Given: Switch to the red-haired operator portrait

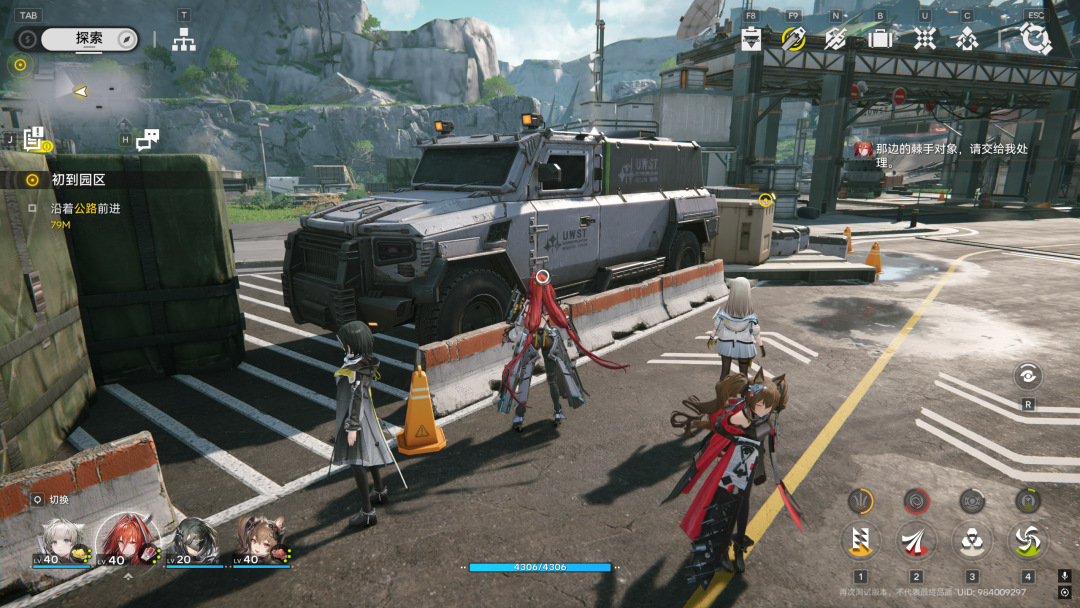Looking at the screenshot, I should click(x=127, y=542).
